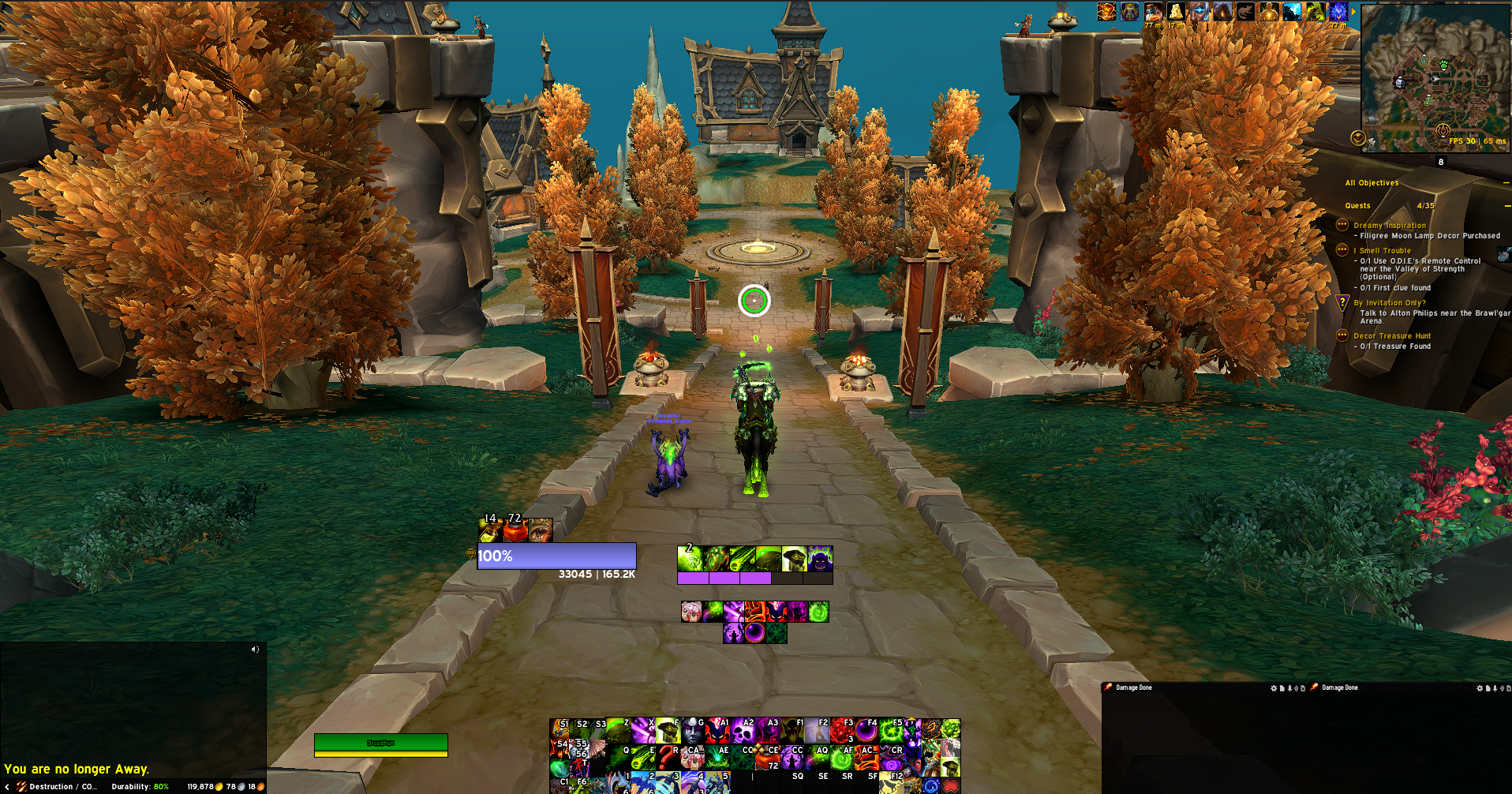Cast the ability bound to Z
Viewport: 1512px width, 794px height.
(x=617, y=731)
